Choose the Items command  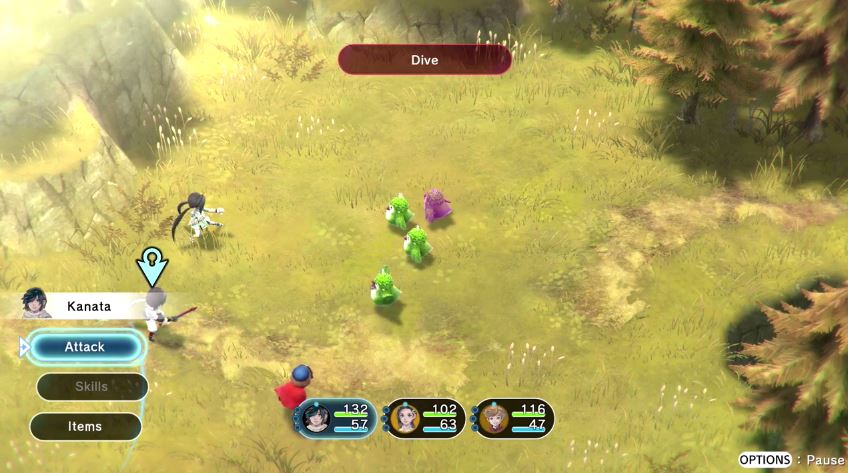tap(85, 426)
